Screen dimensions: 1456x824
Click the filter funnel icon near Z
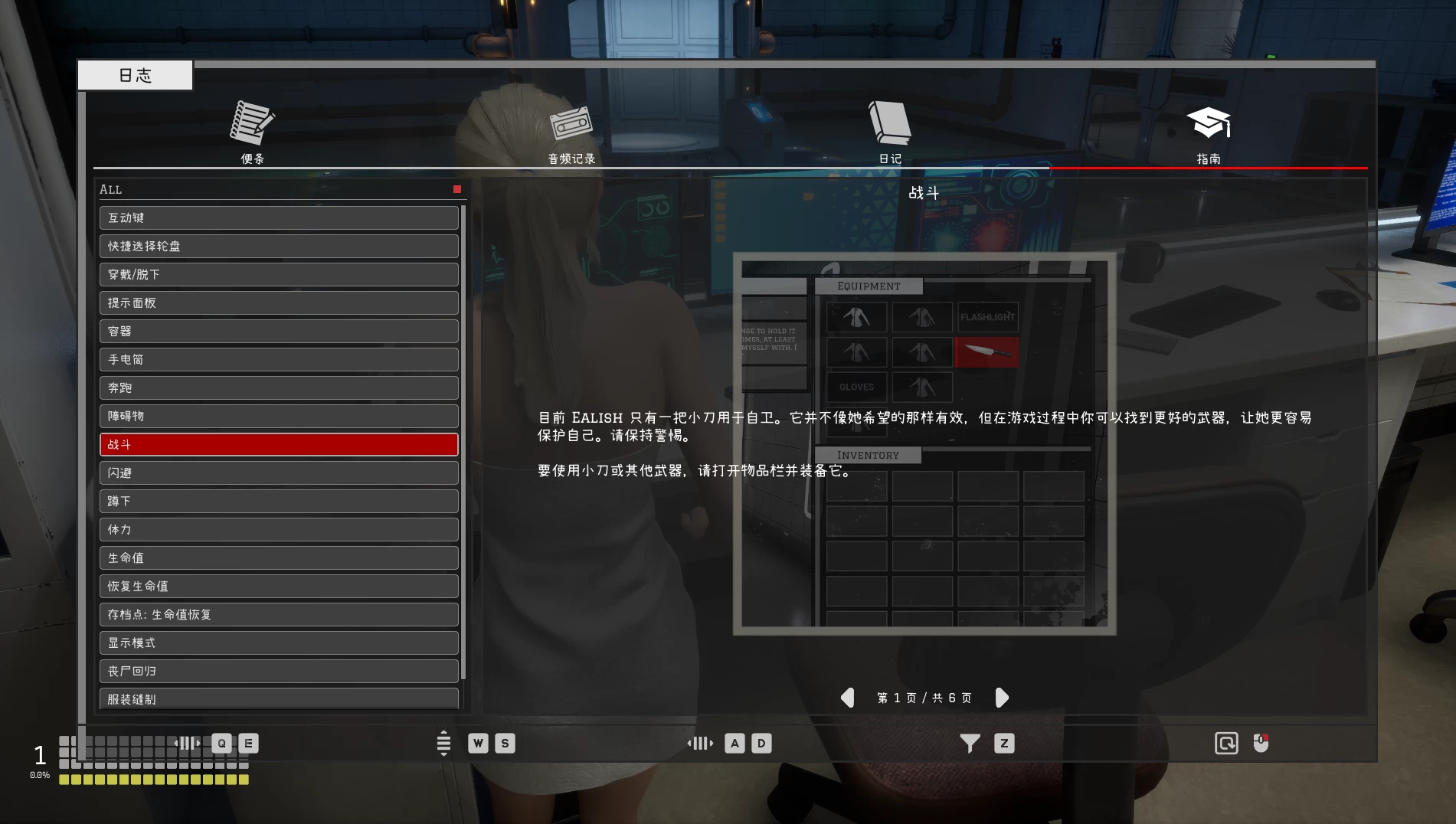pos(970,743)
